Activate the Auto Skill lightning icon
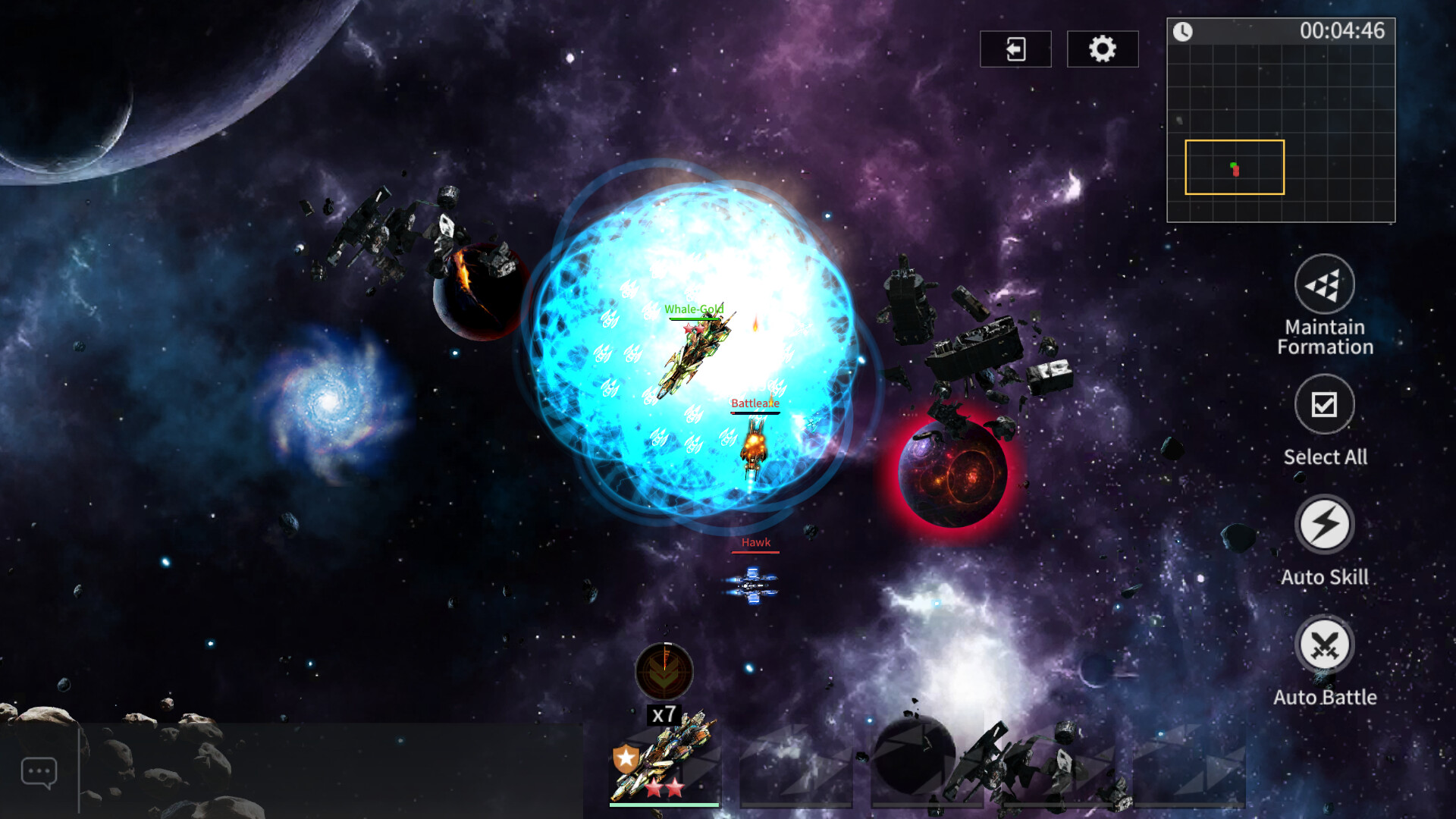This screenshot has width=1456, height=819. [x=1326, y=525]
